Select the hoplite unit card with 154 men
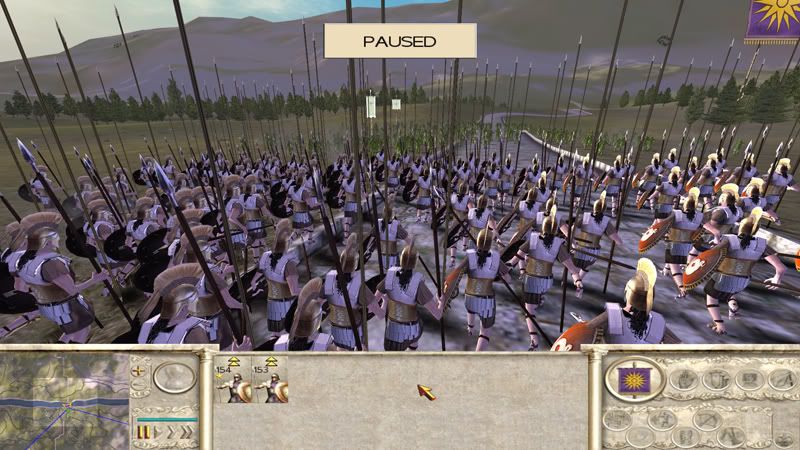The height and width of the screenshot is (450, 800). 234,381
